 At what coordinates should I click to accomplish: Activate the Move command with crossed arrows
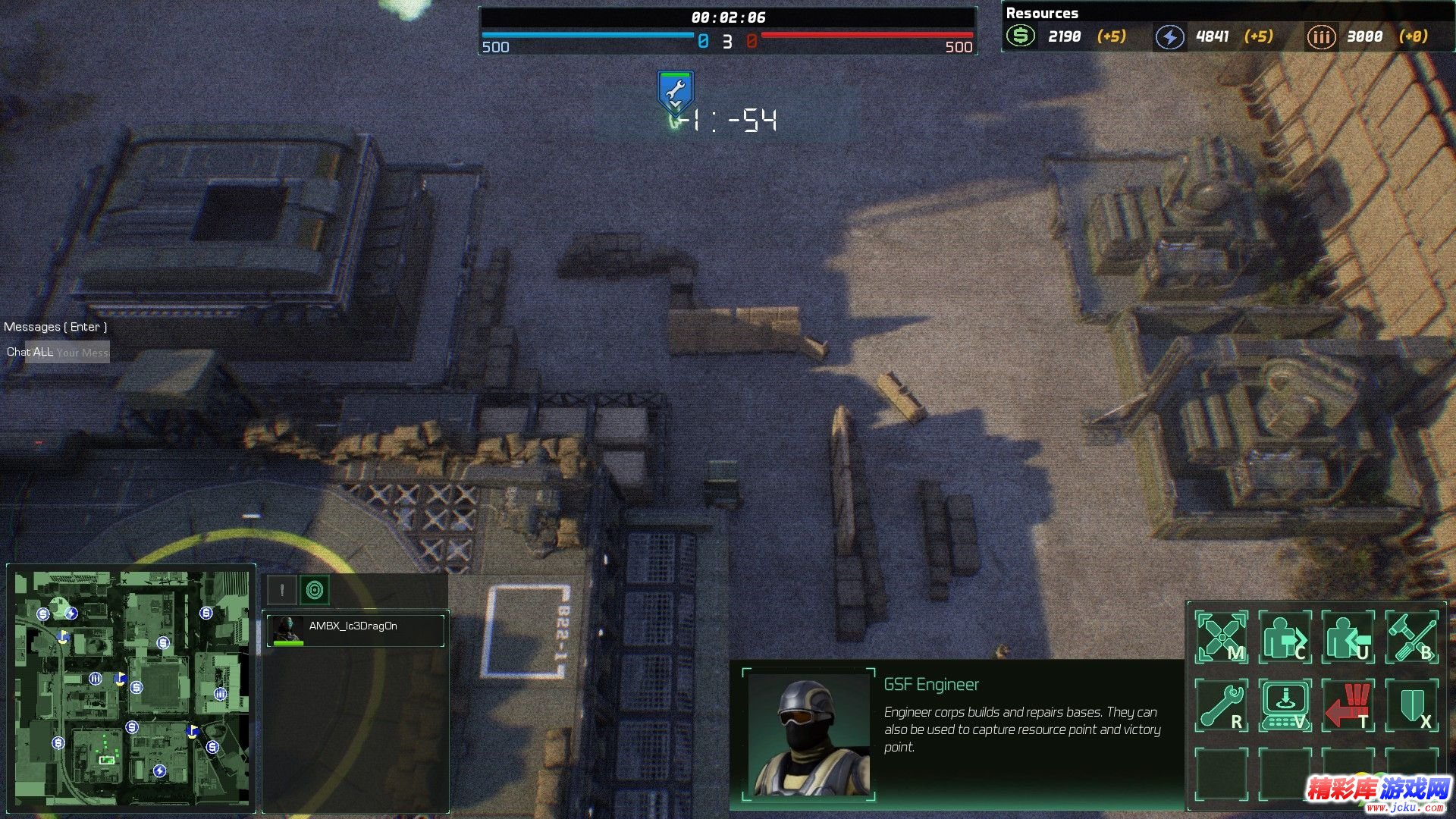[1221, 637]
